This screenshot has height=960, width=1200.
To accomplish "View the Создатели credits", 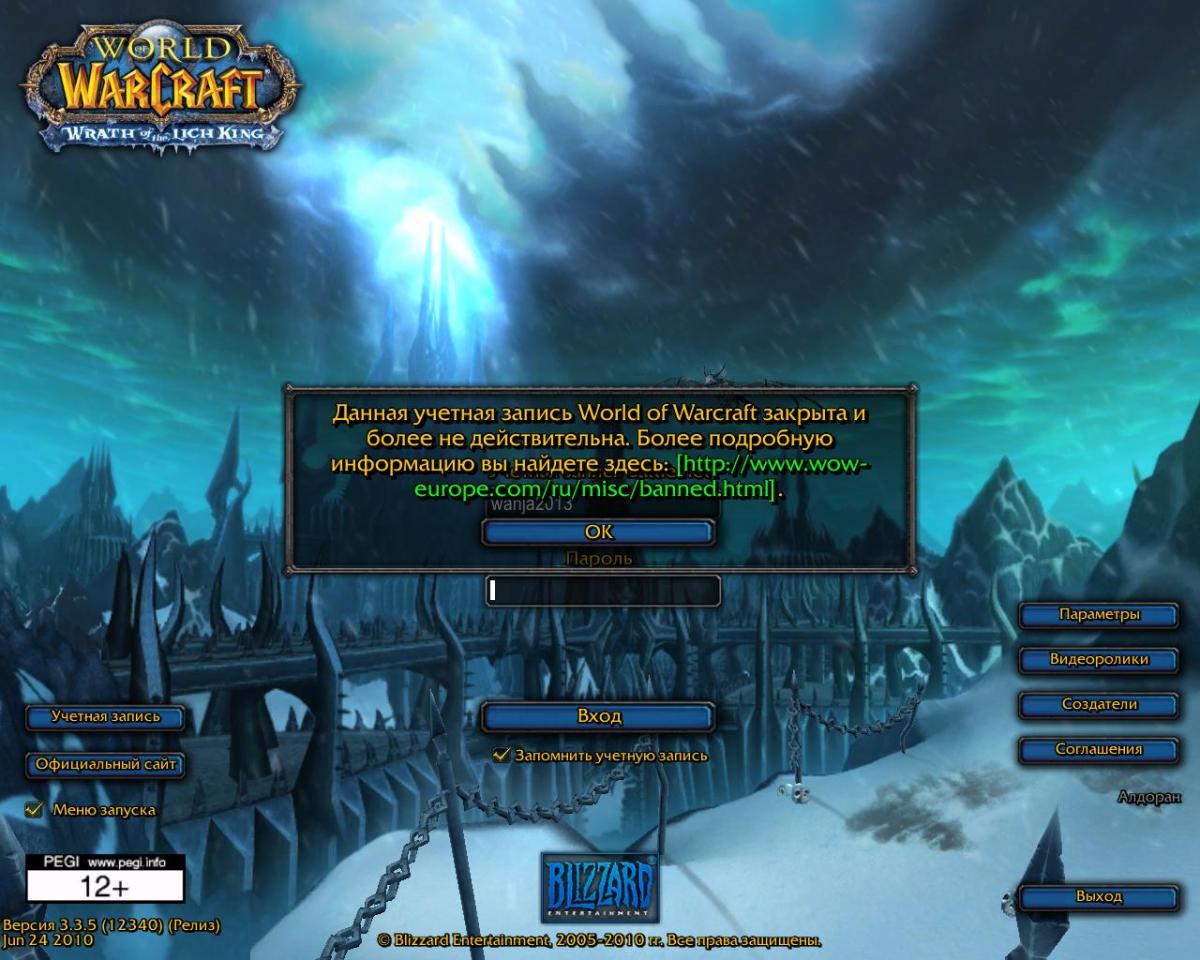I will pos(1098,705).
